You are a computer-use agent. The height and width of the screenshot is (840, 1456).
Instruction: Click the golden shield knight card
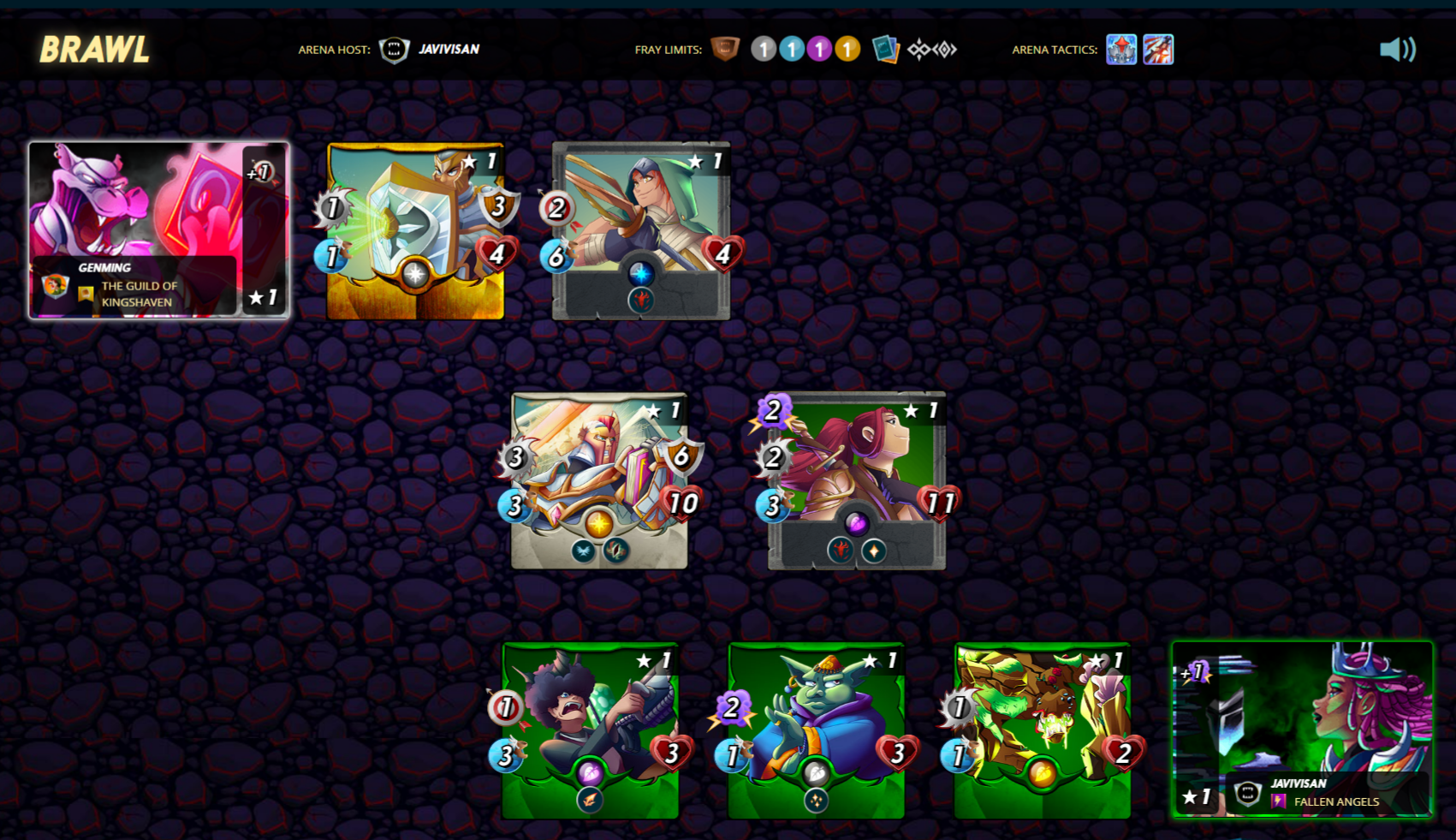415,231
